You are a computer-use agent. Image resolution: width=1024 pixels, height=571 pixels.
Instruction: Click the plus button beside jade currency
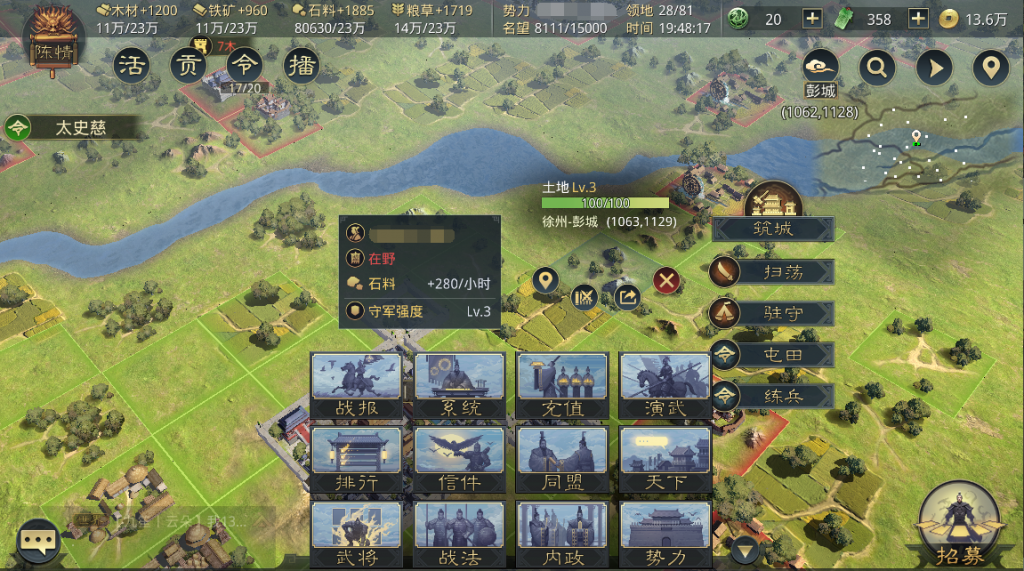pyautogui.click(x=812, y=18)
